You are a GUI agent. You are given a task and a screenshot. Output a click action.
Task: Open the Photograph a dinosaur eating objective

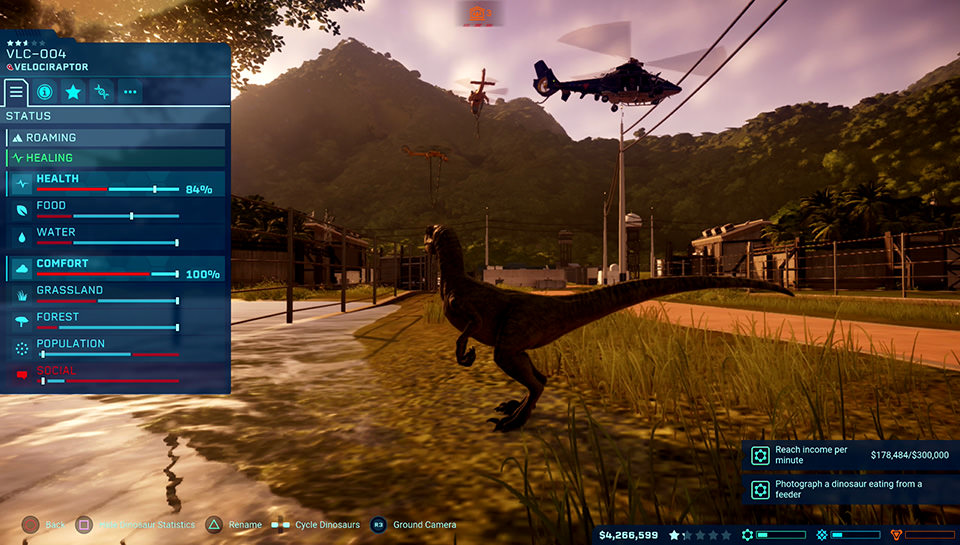pyautogui.click(x=850, y=489)
